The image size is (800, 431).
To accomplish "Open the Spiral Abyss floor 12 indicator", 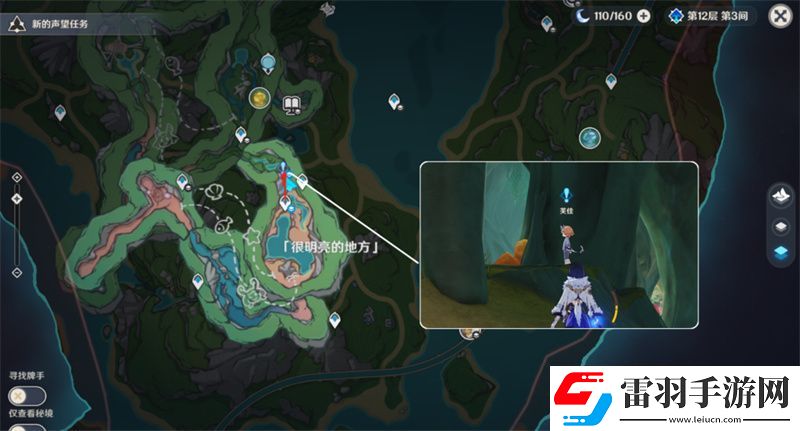I will pyautogui.click(x=713, y=16).
